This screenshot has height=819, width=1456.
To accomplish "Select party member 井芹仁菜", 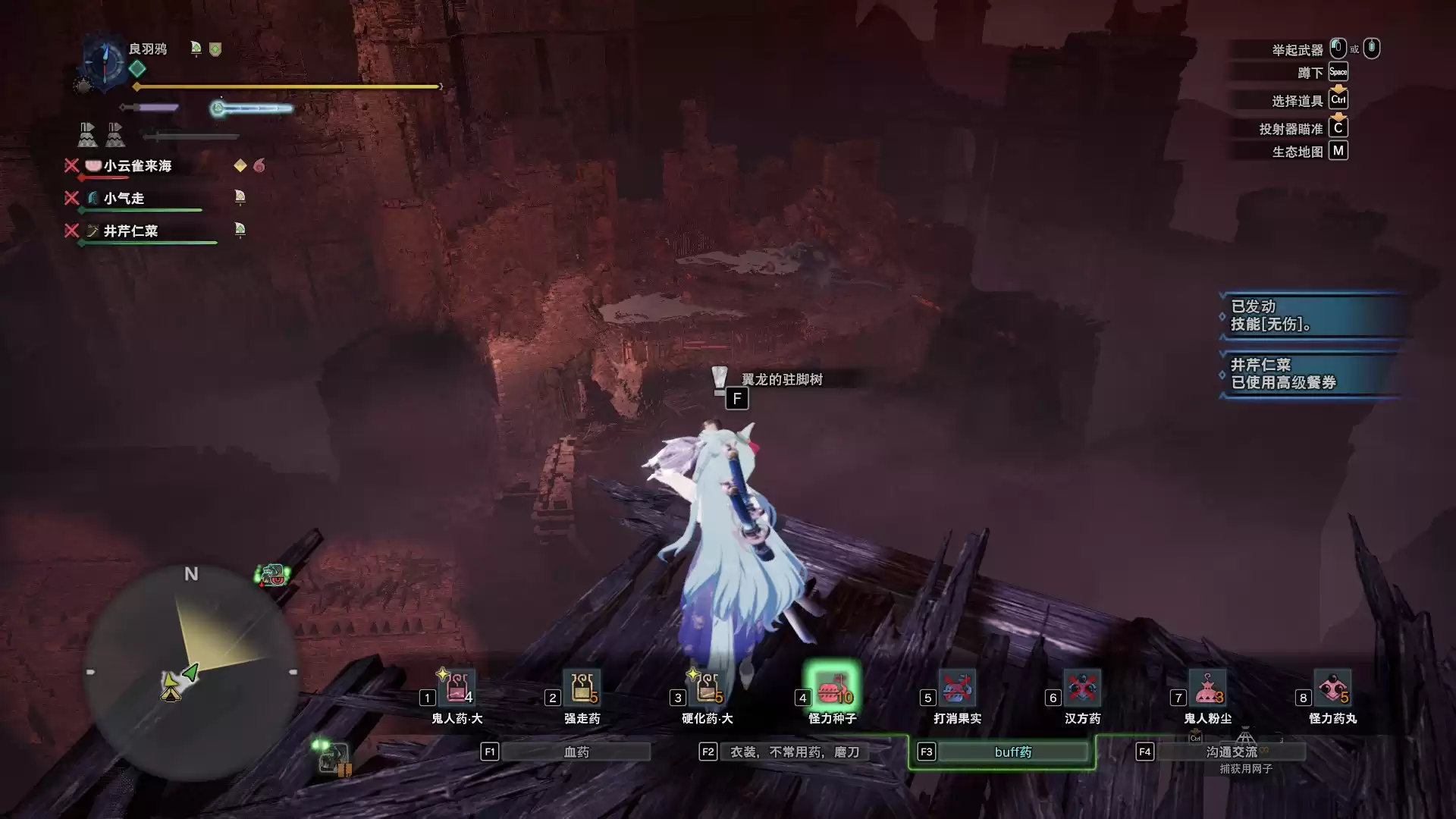I will pos(130,231).
